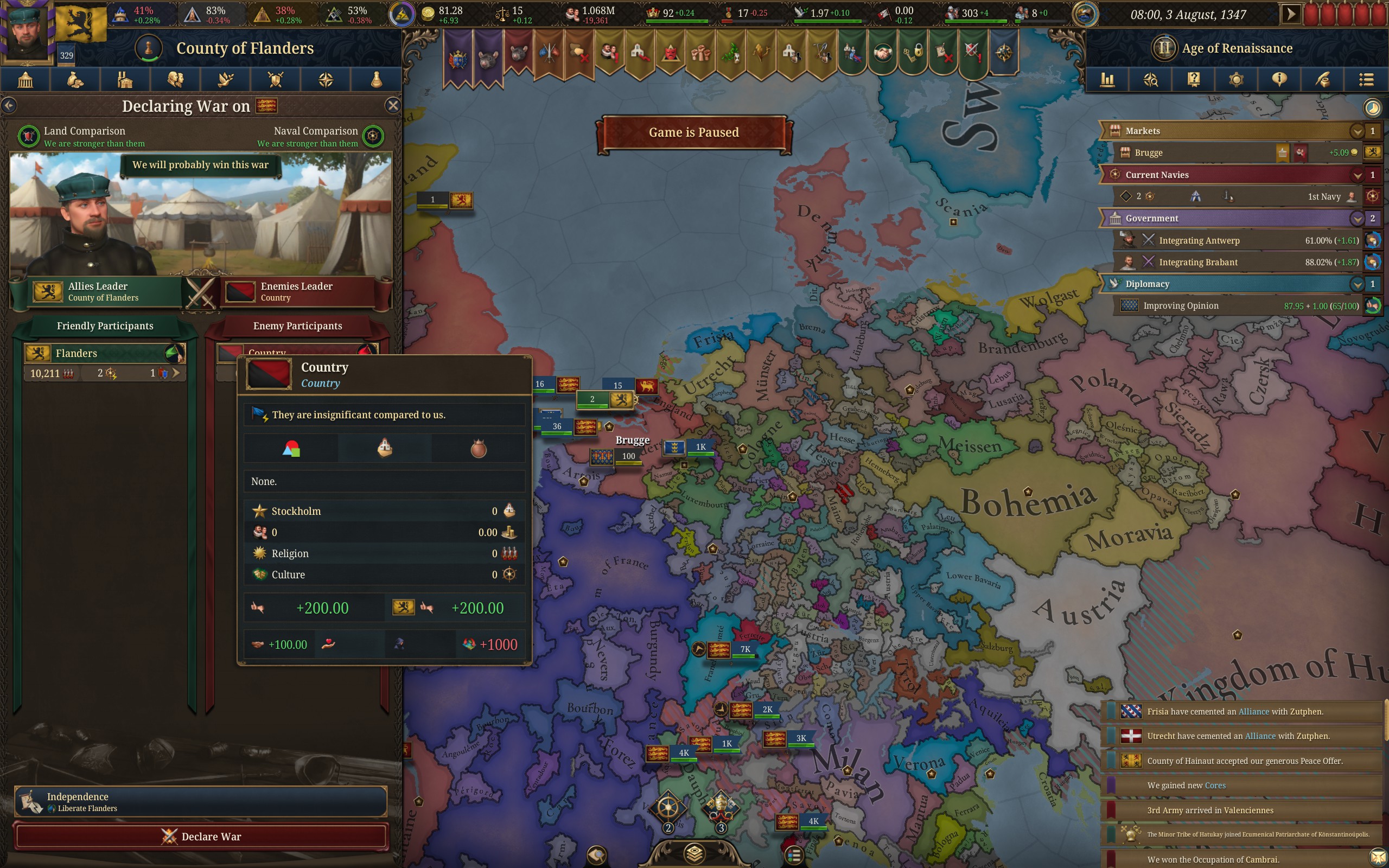Collapse the Current Navies section
1389x868 pixels.
[1357, 175]
